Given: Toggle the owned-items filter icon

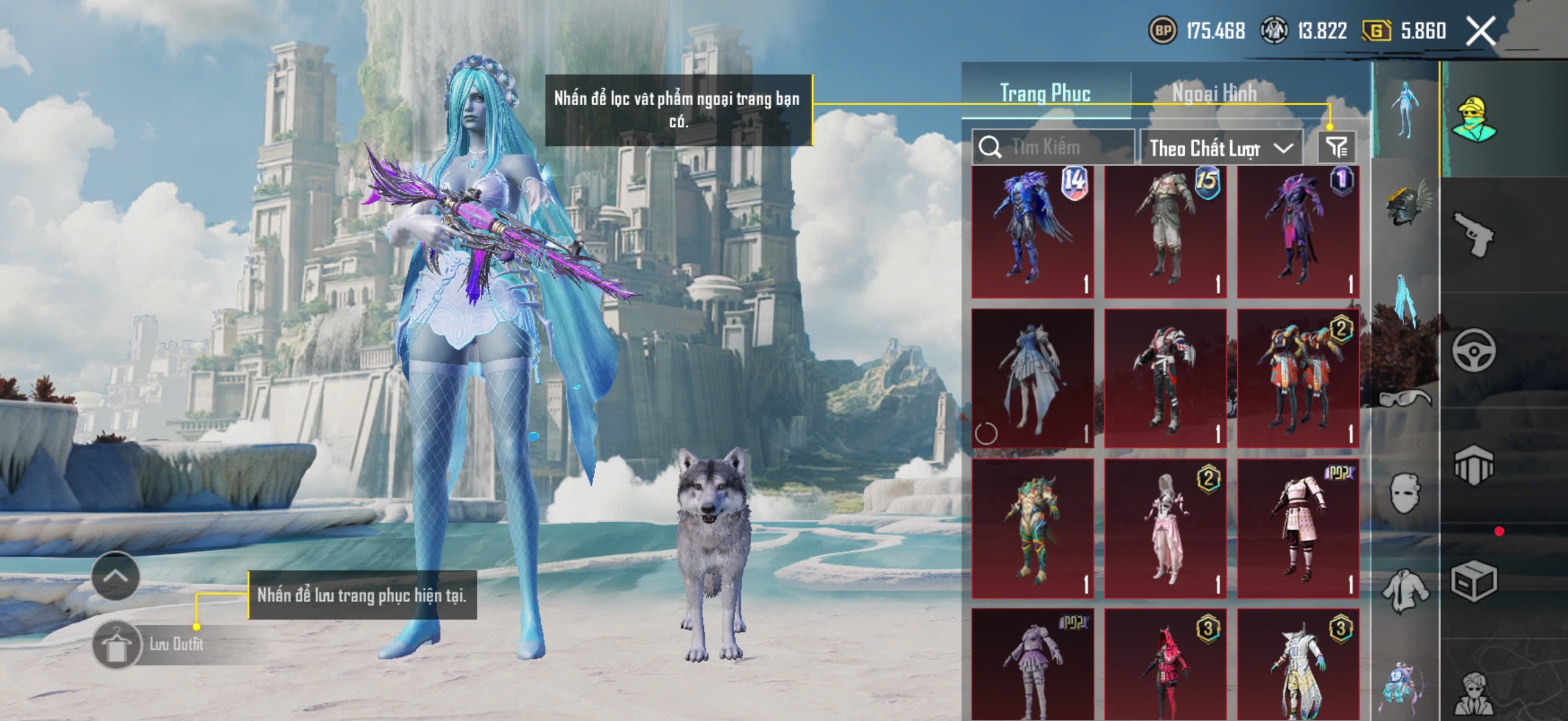Looking at the screenshot, I should click(1337, 147).
